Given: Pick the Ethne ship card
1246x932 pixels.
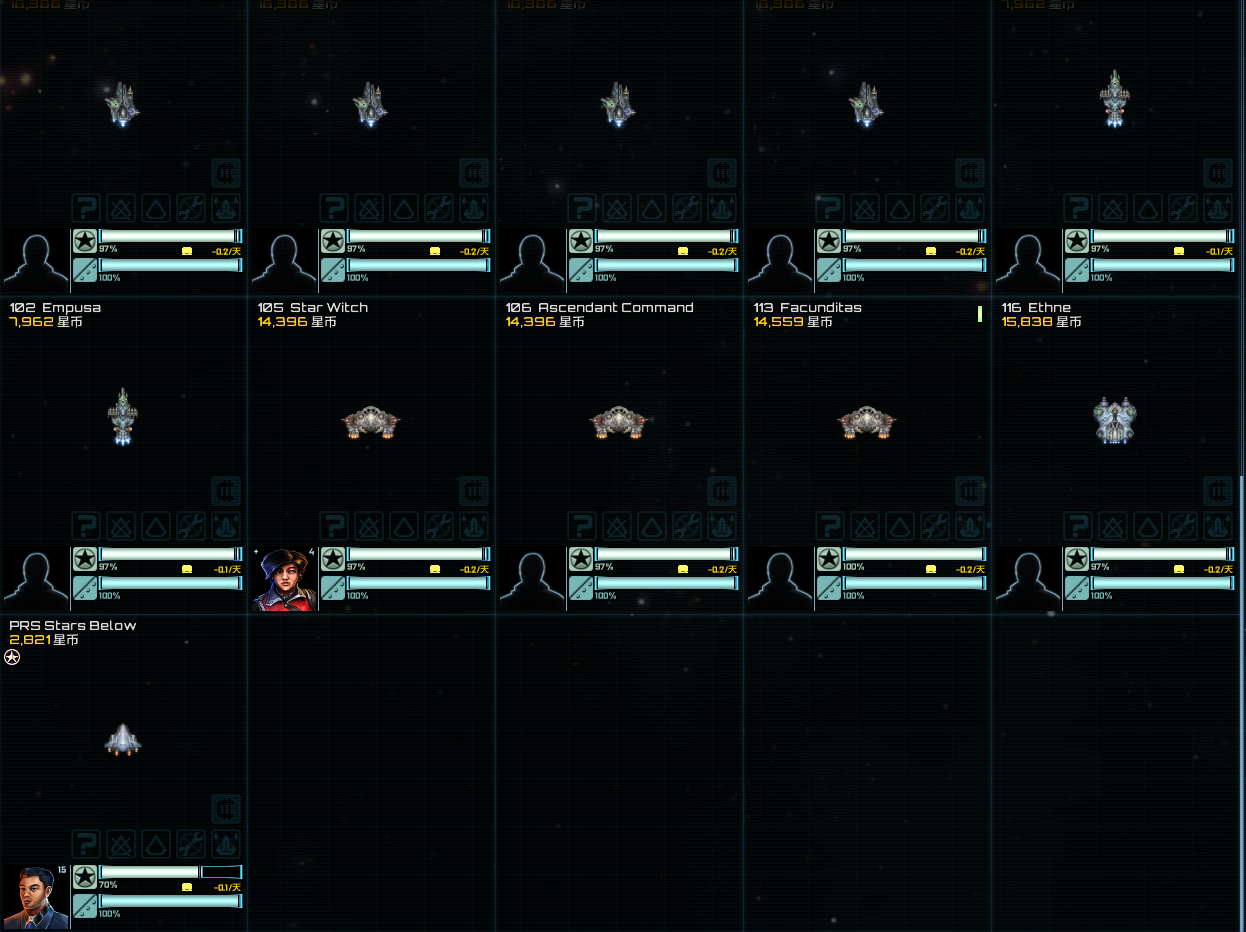Looking at the screenshot, I should coord(1114,420).
